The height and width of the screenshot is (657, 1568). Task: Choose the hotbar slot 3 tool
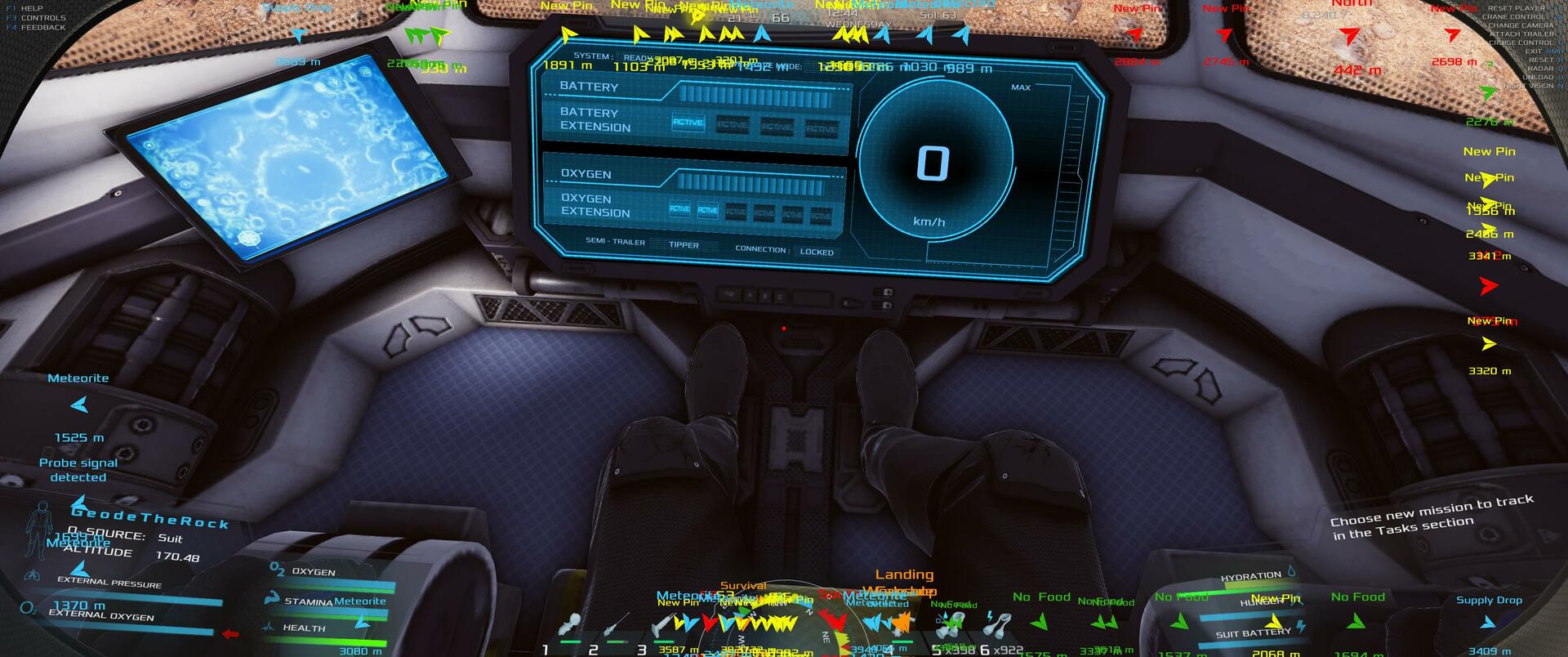663,627
